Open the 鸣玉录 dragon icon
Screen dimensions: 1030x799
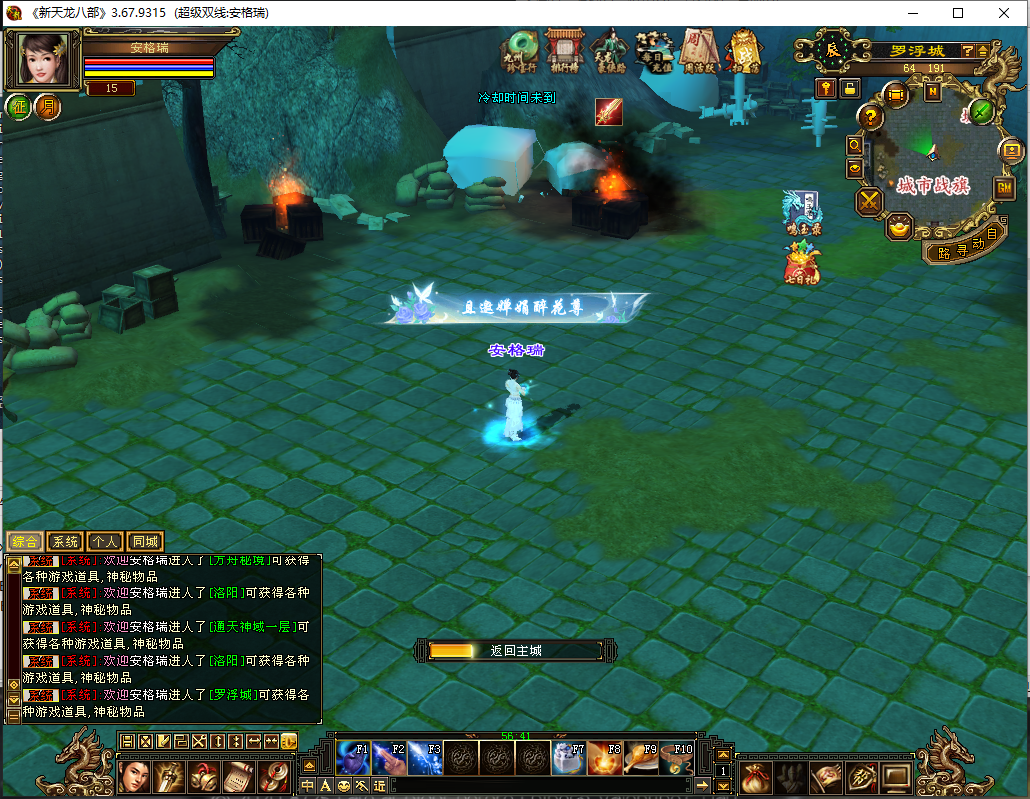[800, 211]
